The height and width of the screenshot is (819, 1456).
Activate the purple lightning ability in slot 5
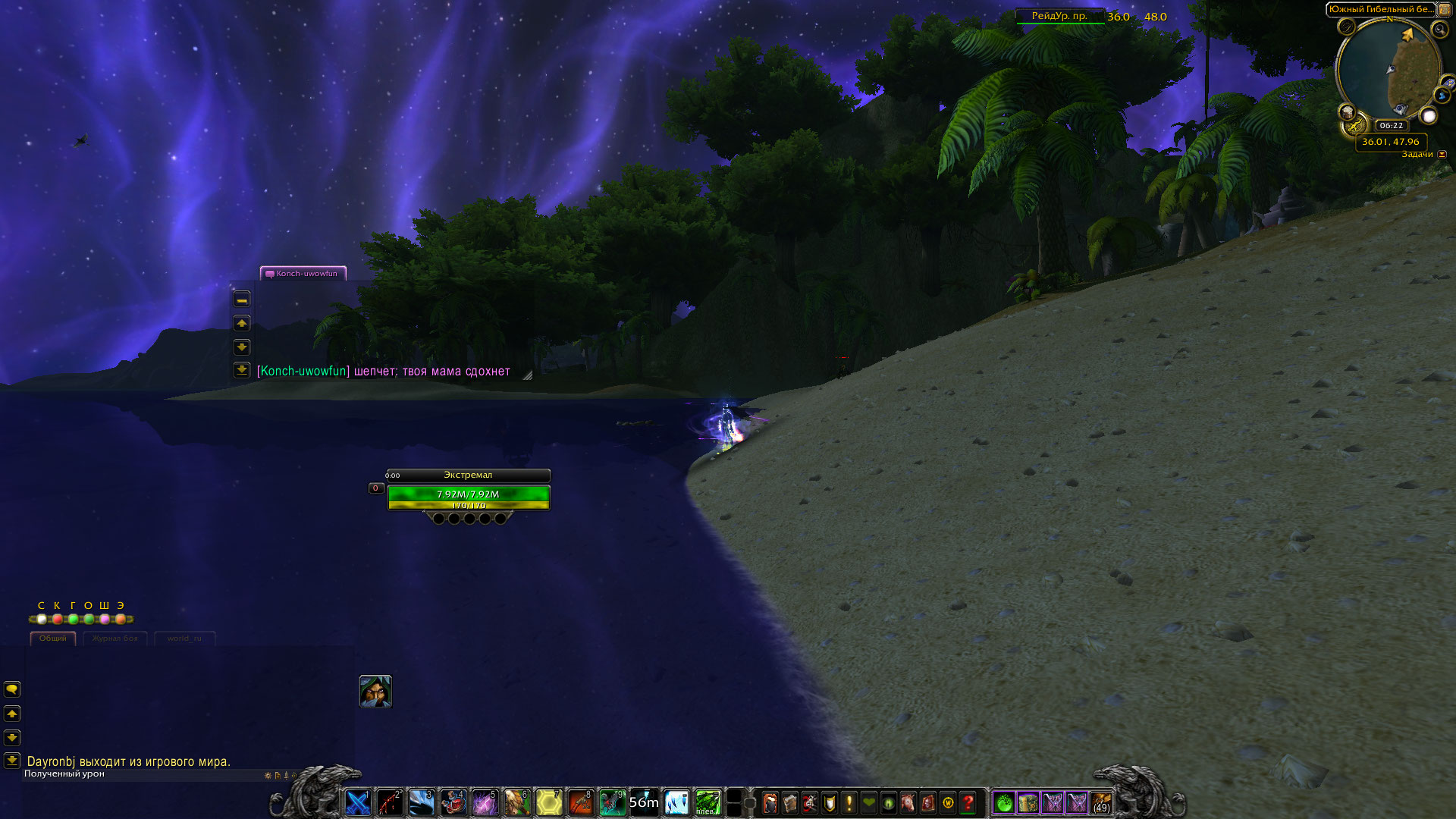[485, 802]
